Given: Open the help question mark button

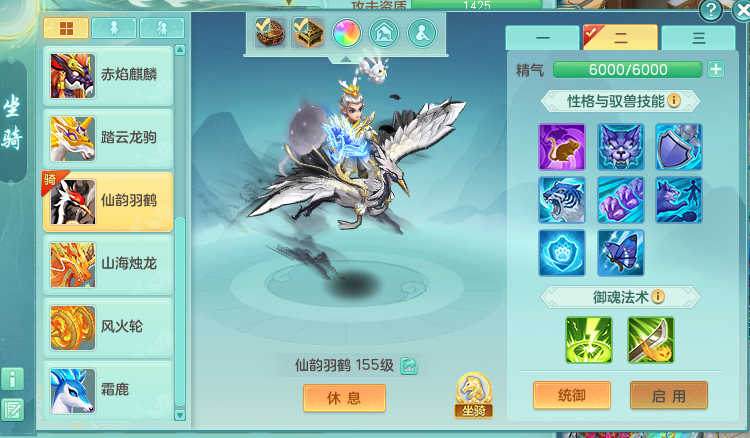Looking at the screenshot, I should (x=711, y=10).
